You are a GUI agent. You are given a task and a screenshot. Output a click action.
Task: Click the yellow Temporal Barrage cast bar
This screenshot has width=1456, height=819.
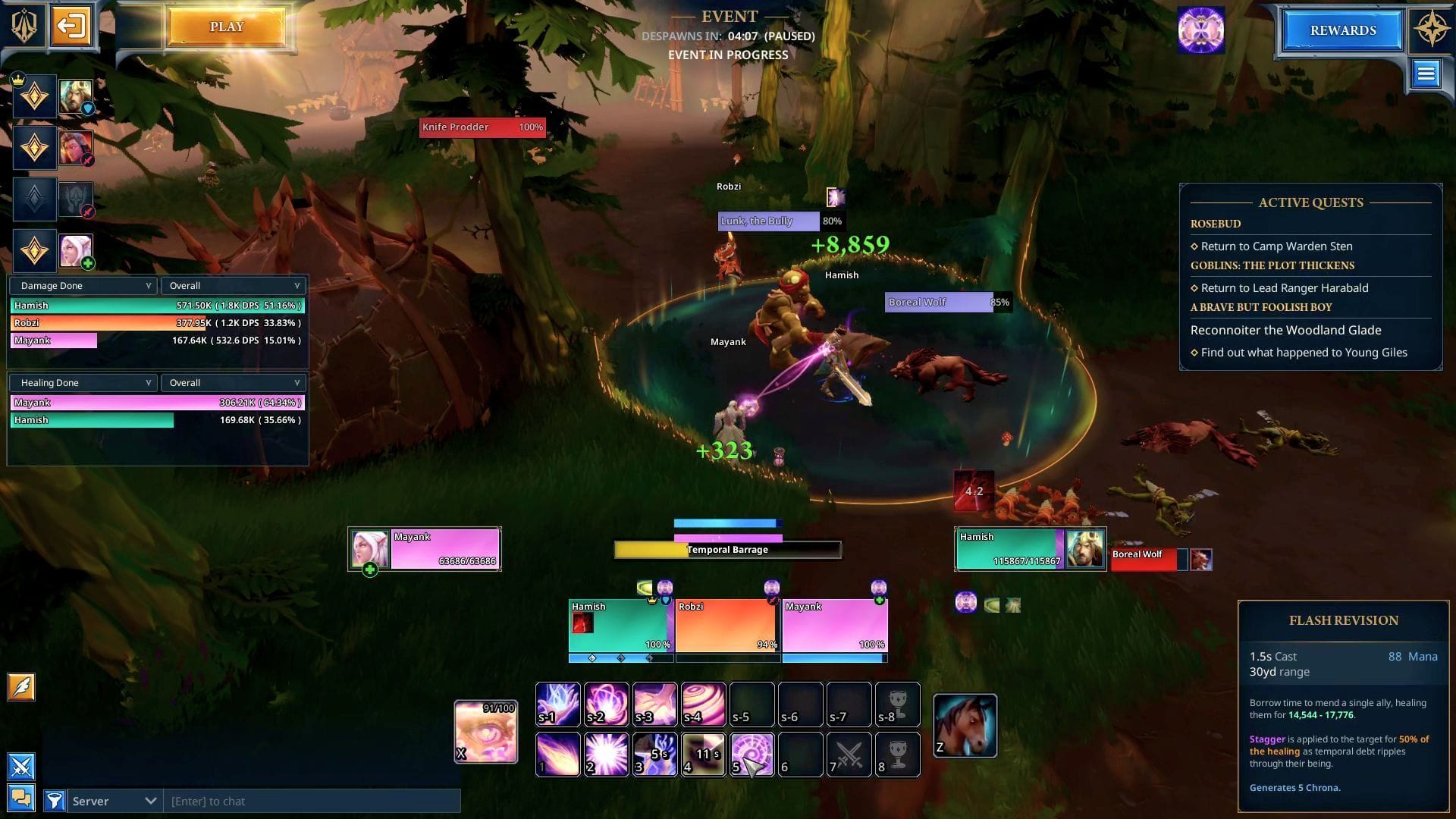(x=726, y=549)
